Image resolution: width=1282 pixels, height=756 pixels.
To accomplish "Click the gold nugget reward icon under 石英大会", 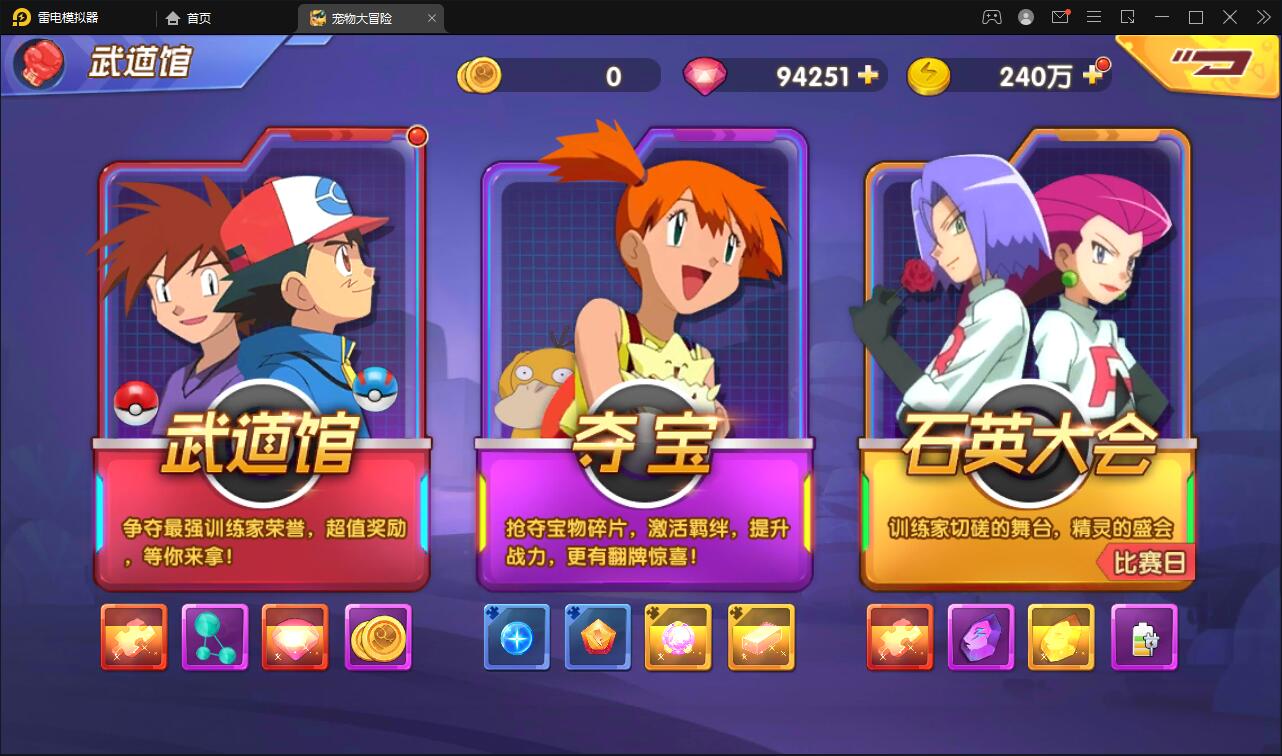I will 1062,637.
